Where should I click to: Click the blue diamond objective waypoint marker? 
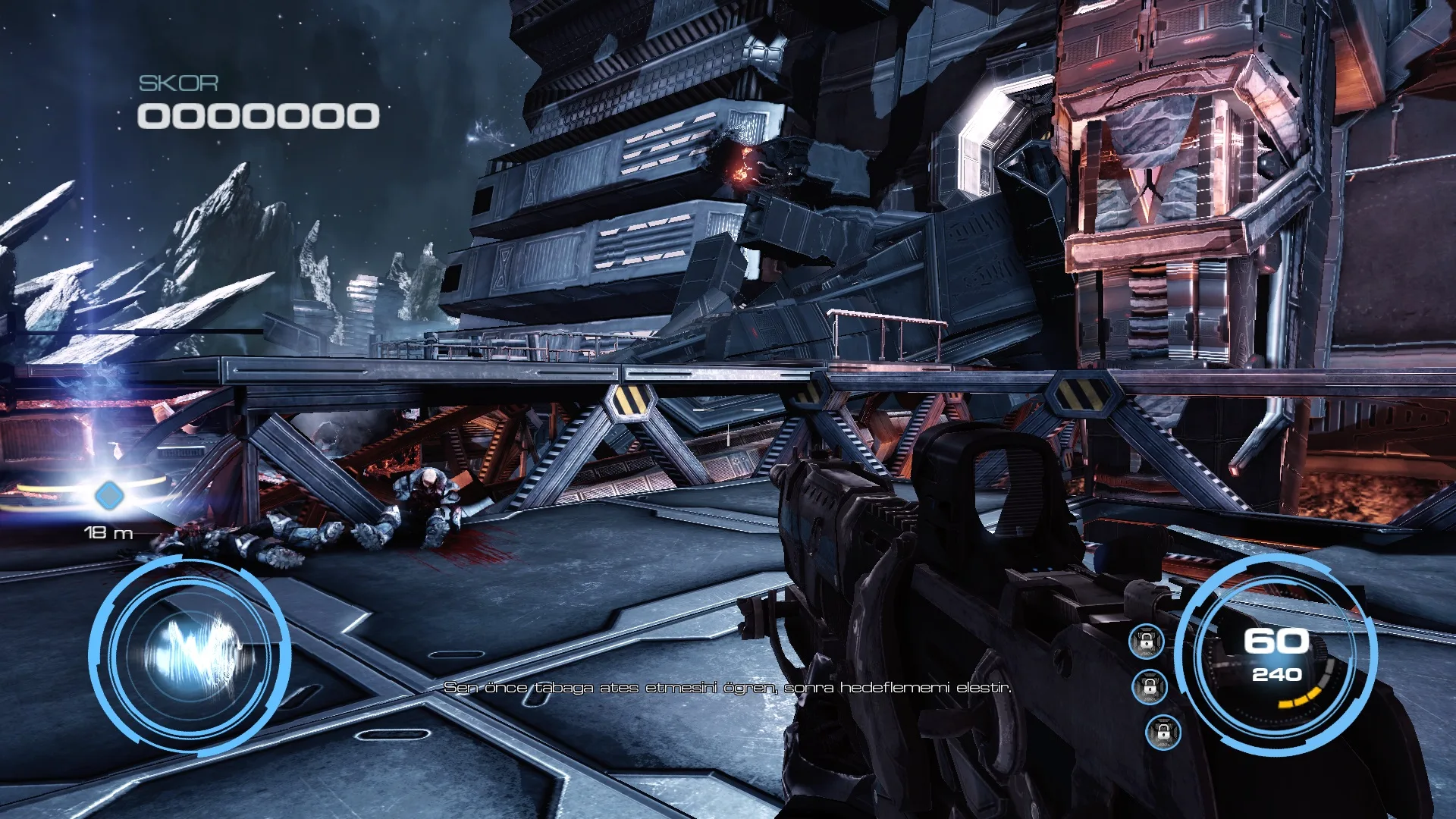[109, 497]
